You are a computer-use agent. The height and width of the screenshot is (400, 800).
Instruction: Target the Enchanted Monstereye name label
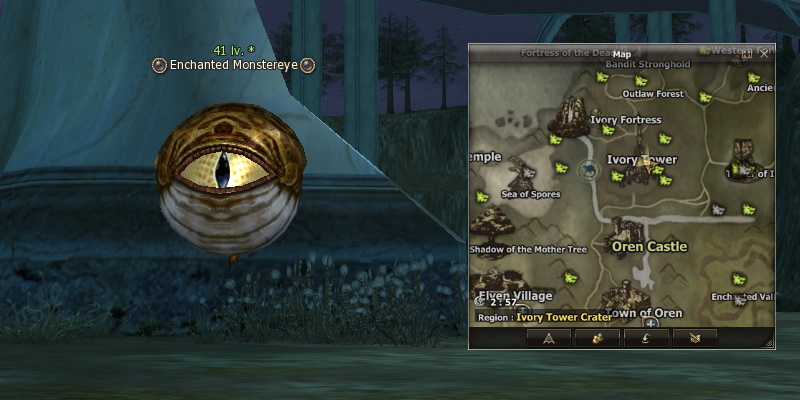pos(233,66)
